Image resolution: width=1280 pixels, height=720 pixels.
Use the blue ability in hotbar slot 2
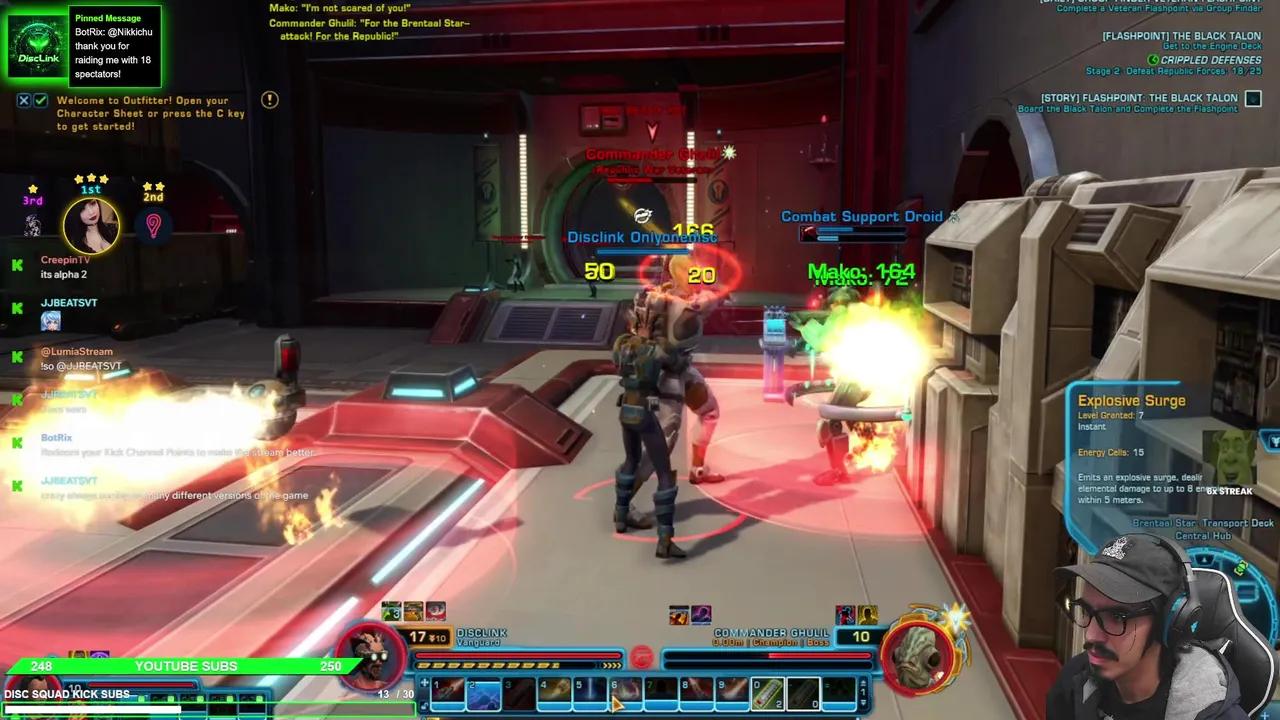[483, 694]
